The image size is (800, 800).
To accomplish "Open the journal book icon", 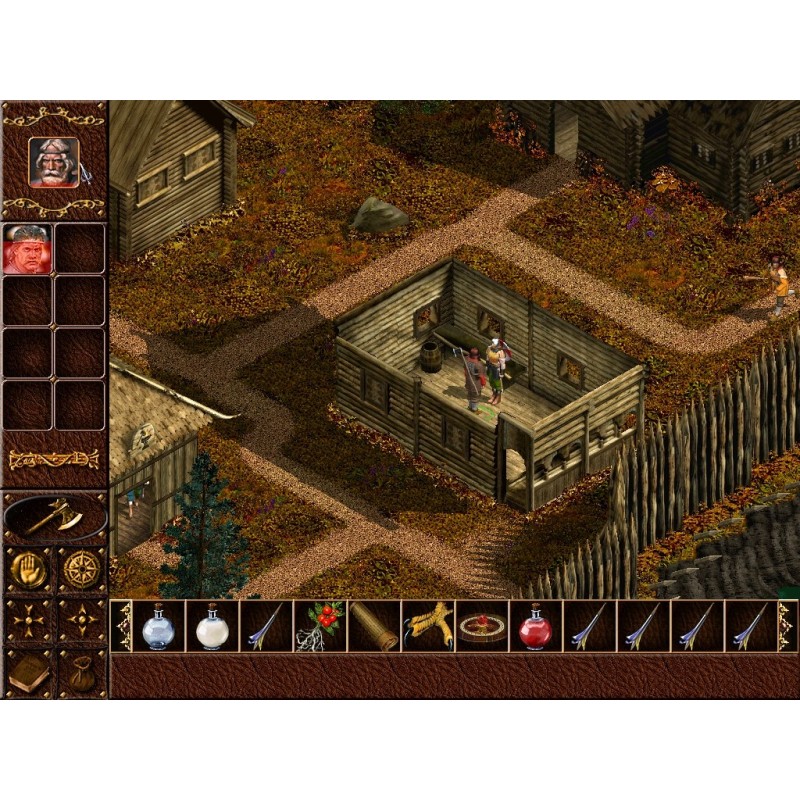I will (28, 672).
